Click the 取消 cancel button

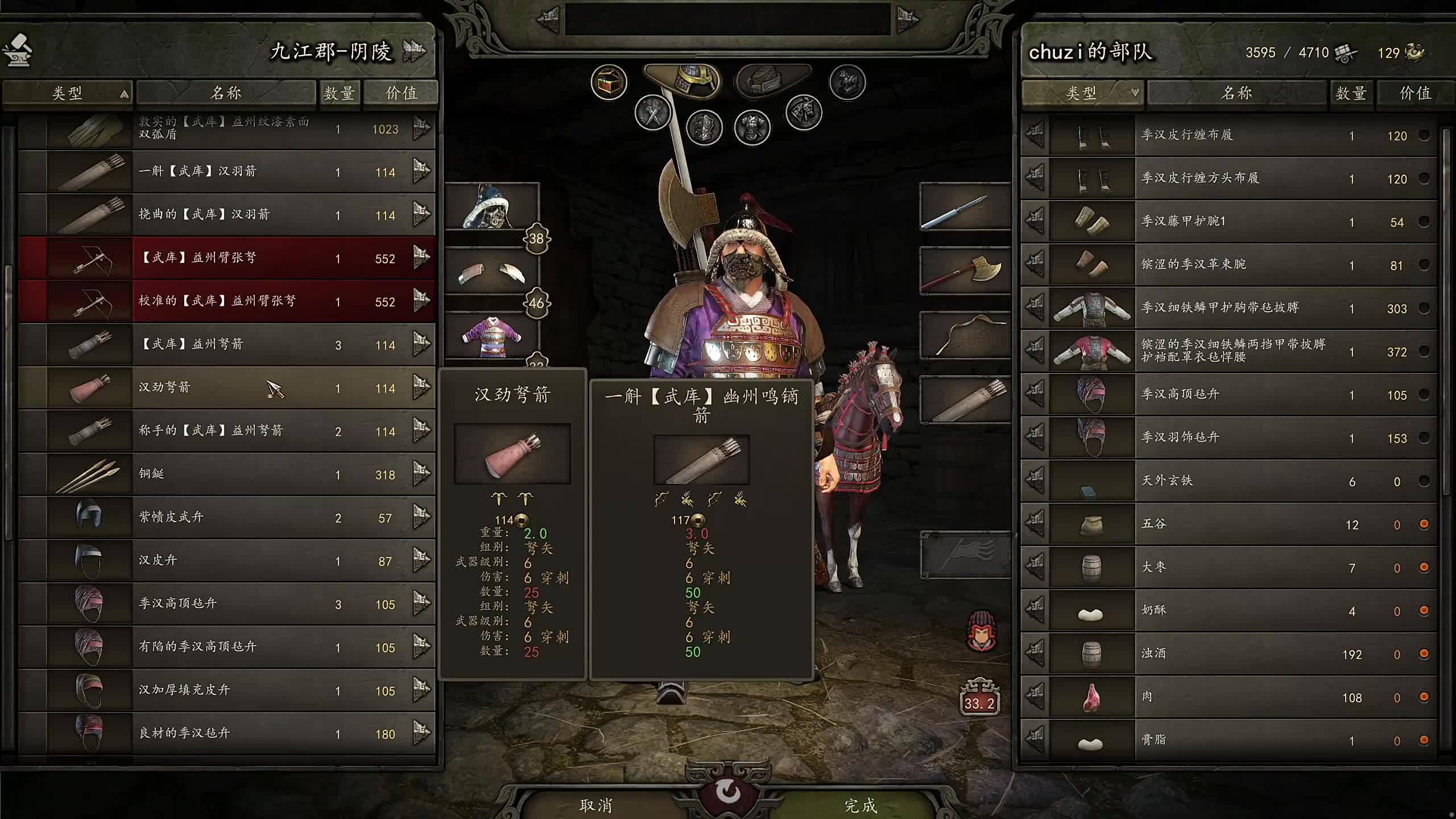(595, 805)
